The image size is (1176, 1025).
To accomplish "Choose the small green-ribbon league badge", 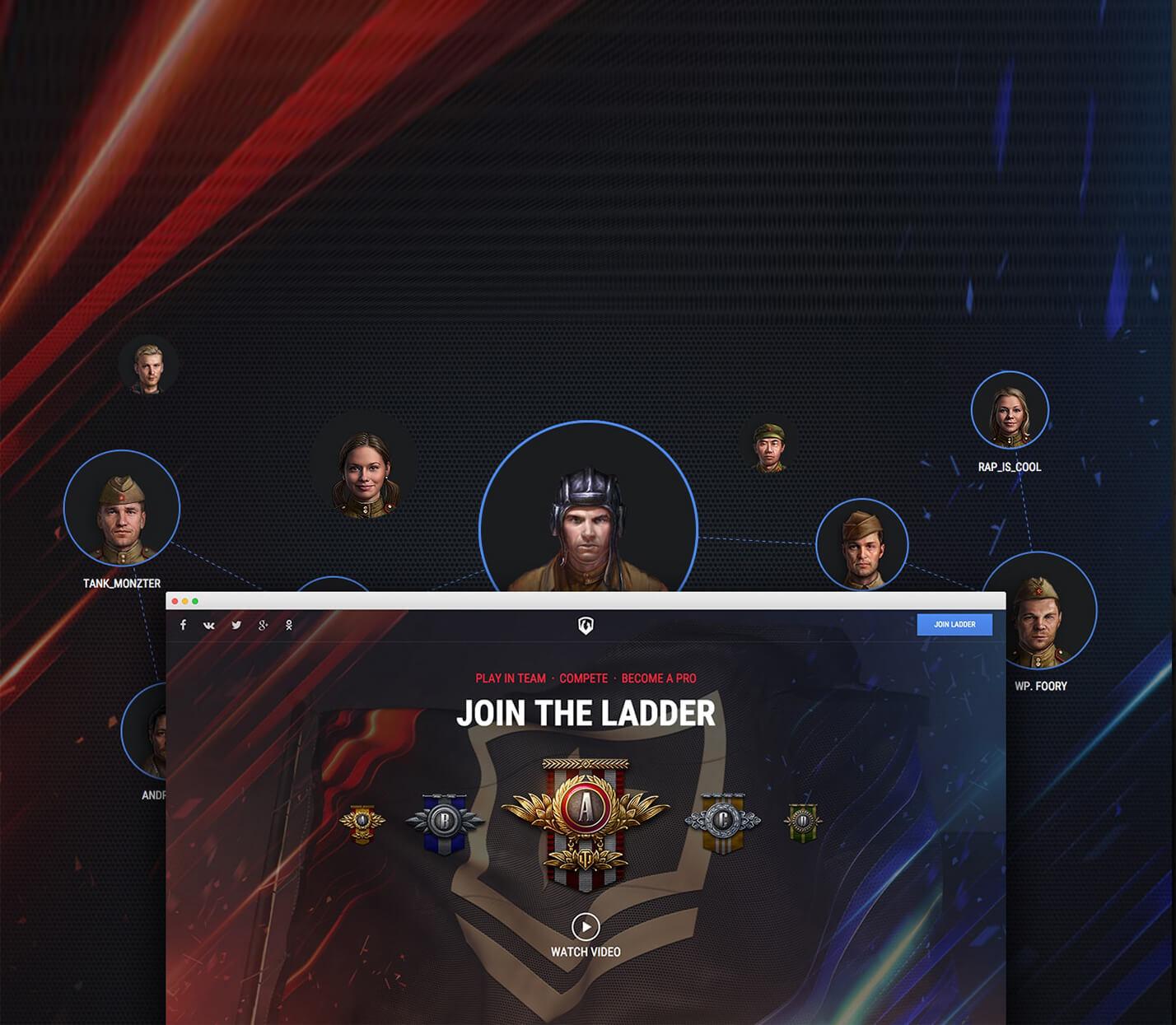I will 802,822.
